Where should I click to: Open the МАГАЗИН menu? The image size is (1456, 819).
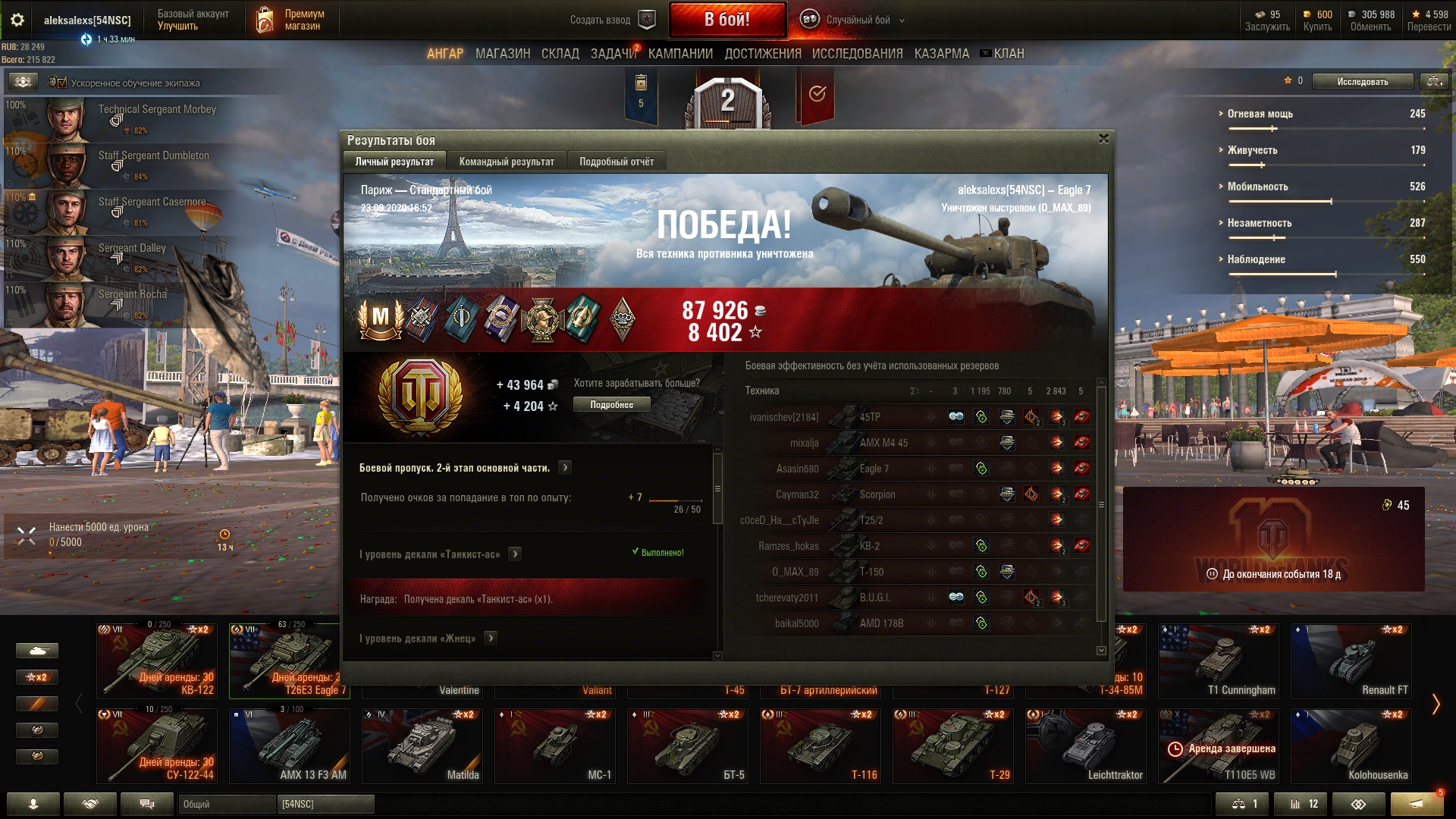tap(503, 54)
